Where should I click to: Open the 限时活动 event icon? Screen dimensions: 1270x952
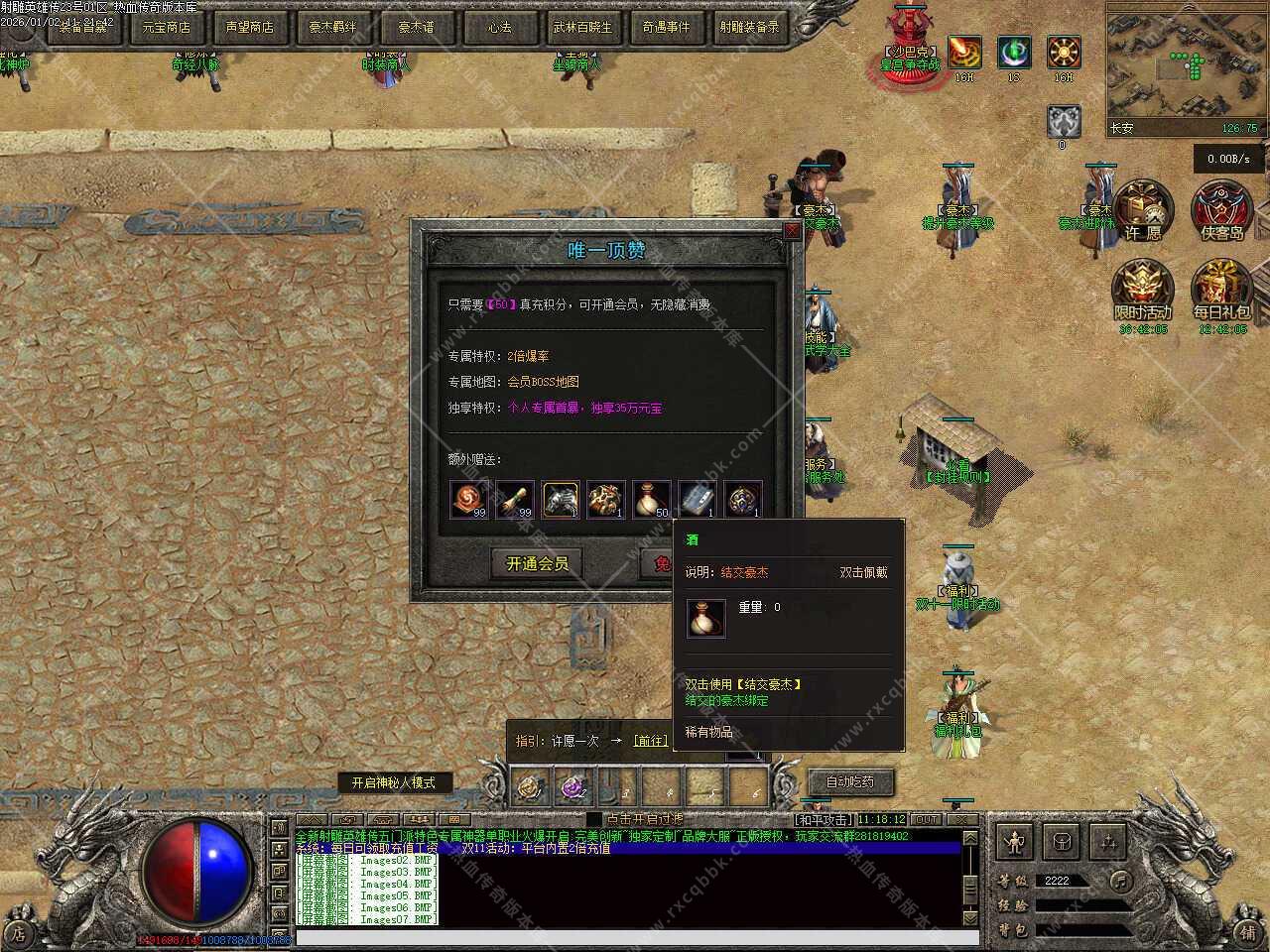coord(1143,290)
